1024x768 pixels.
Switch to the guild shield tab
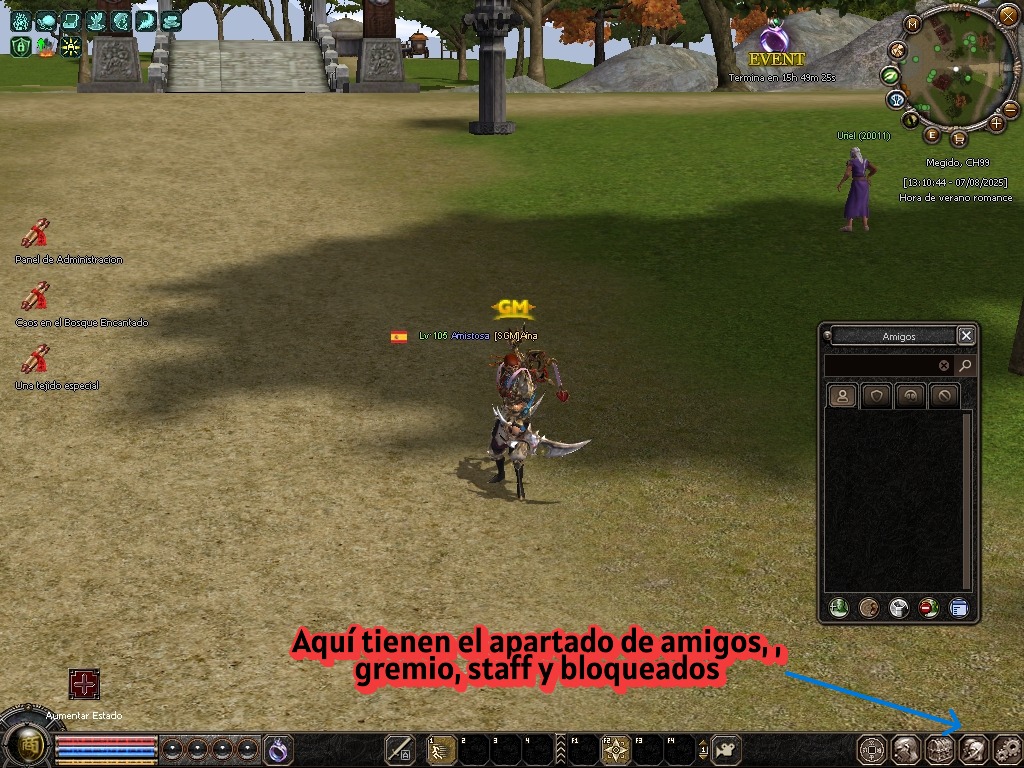coord(877,396)
